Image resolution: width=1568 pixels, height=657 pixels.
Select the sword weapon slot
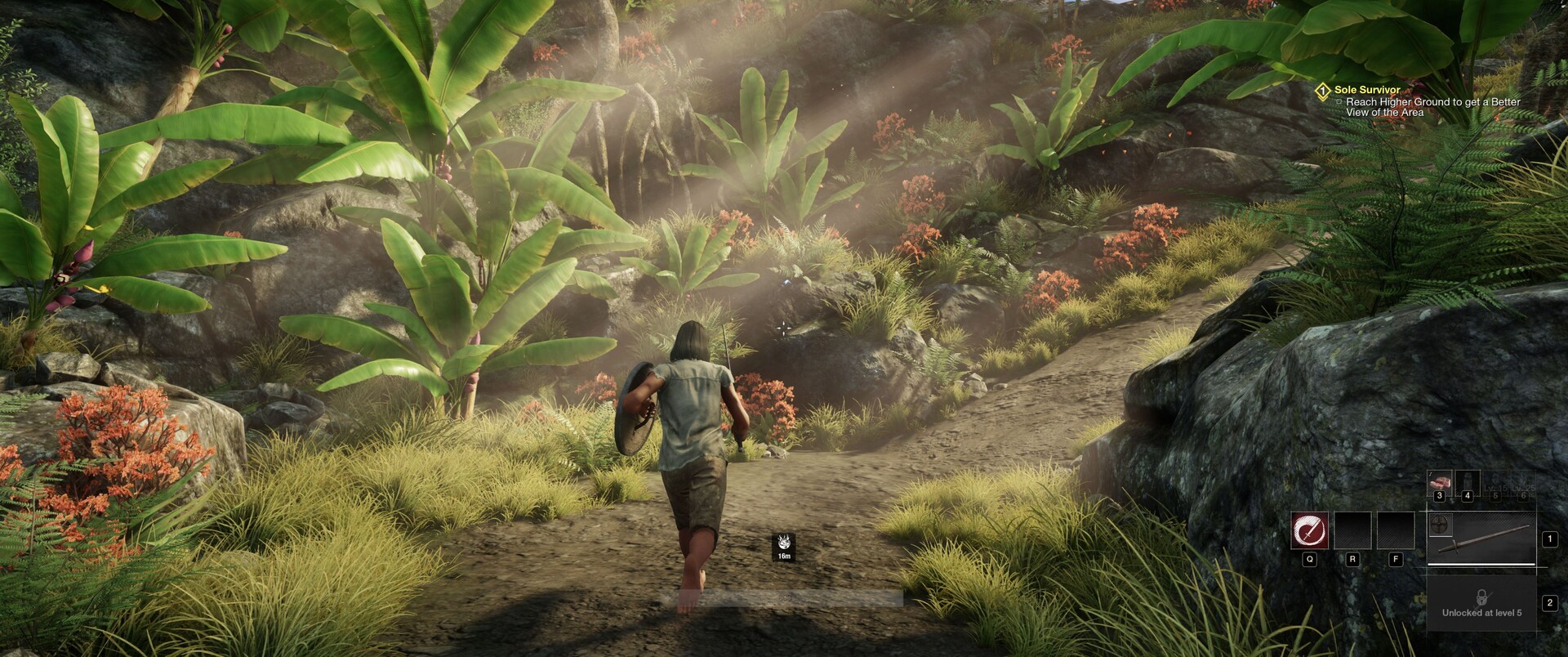click(x=1488, y=541)
